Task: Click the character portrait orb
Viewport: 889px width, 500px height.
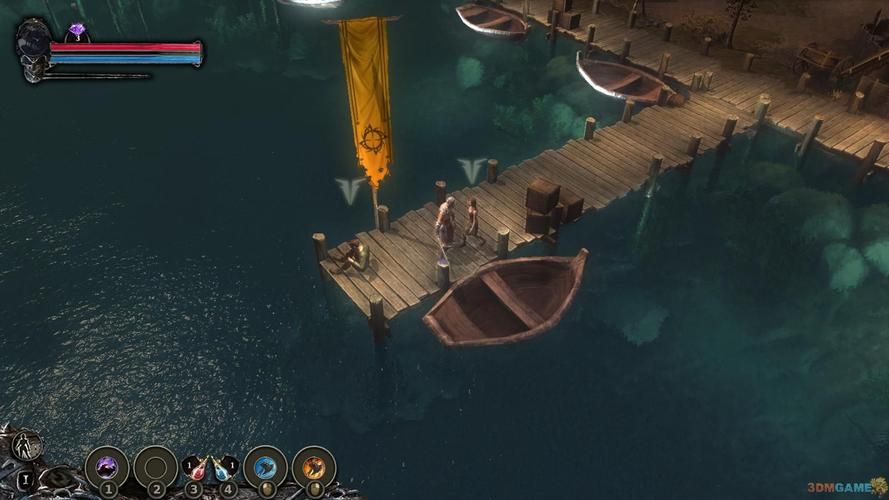Action: (33, 42)
